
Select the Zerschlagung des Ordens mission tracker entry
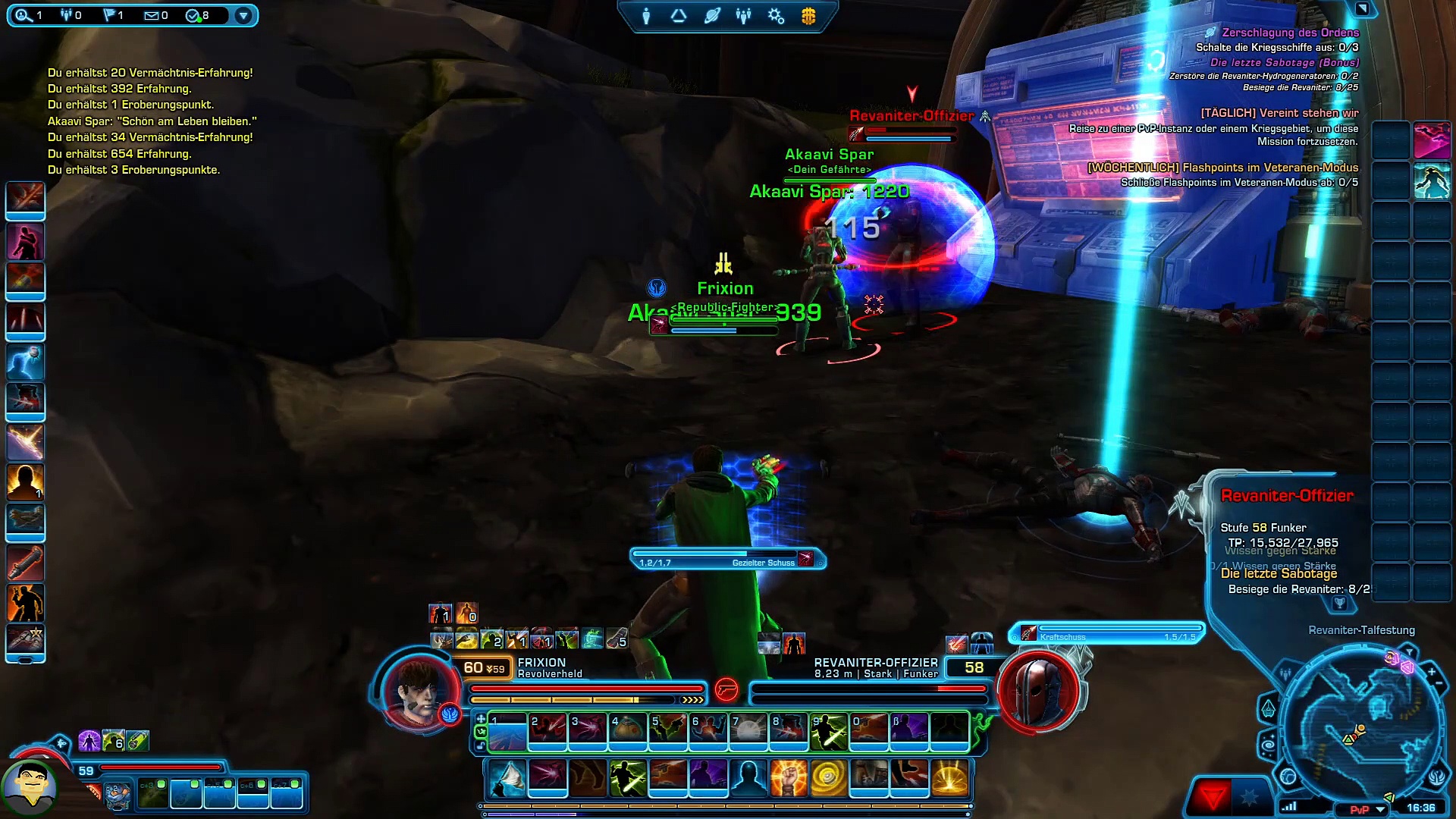pos(1290,33)
